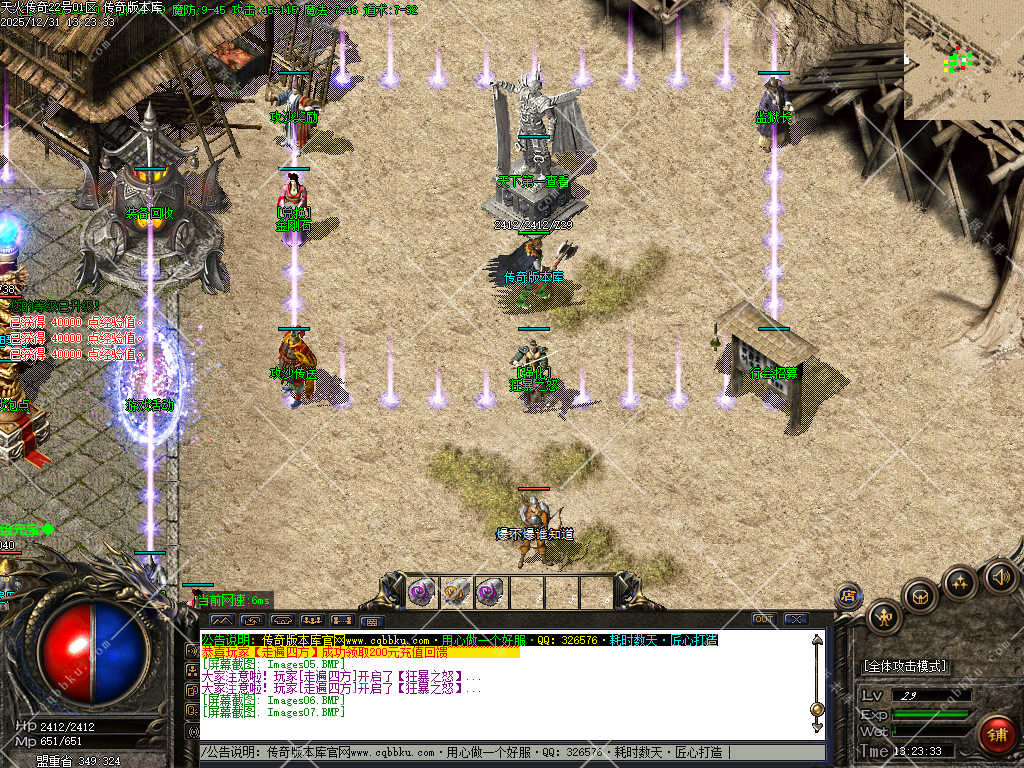Click the OUT button above the chat

pos(764,619)
